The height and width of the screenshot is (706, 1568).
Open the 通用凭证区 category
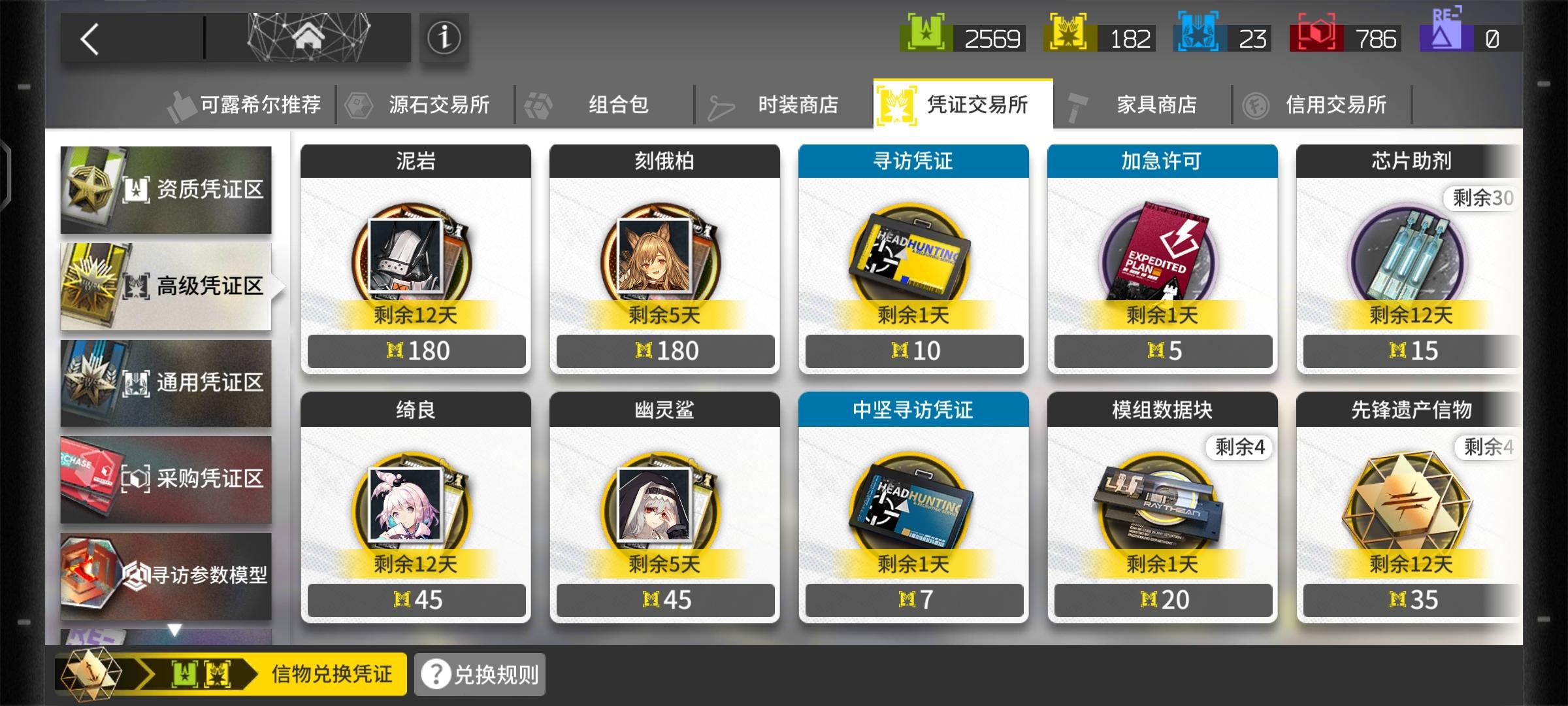pos(167,382)
